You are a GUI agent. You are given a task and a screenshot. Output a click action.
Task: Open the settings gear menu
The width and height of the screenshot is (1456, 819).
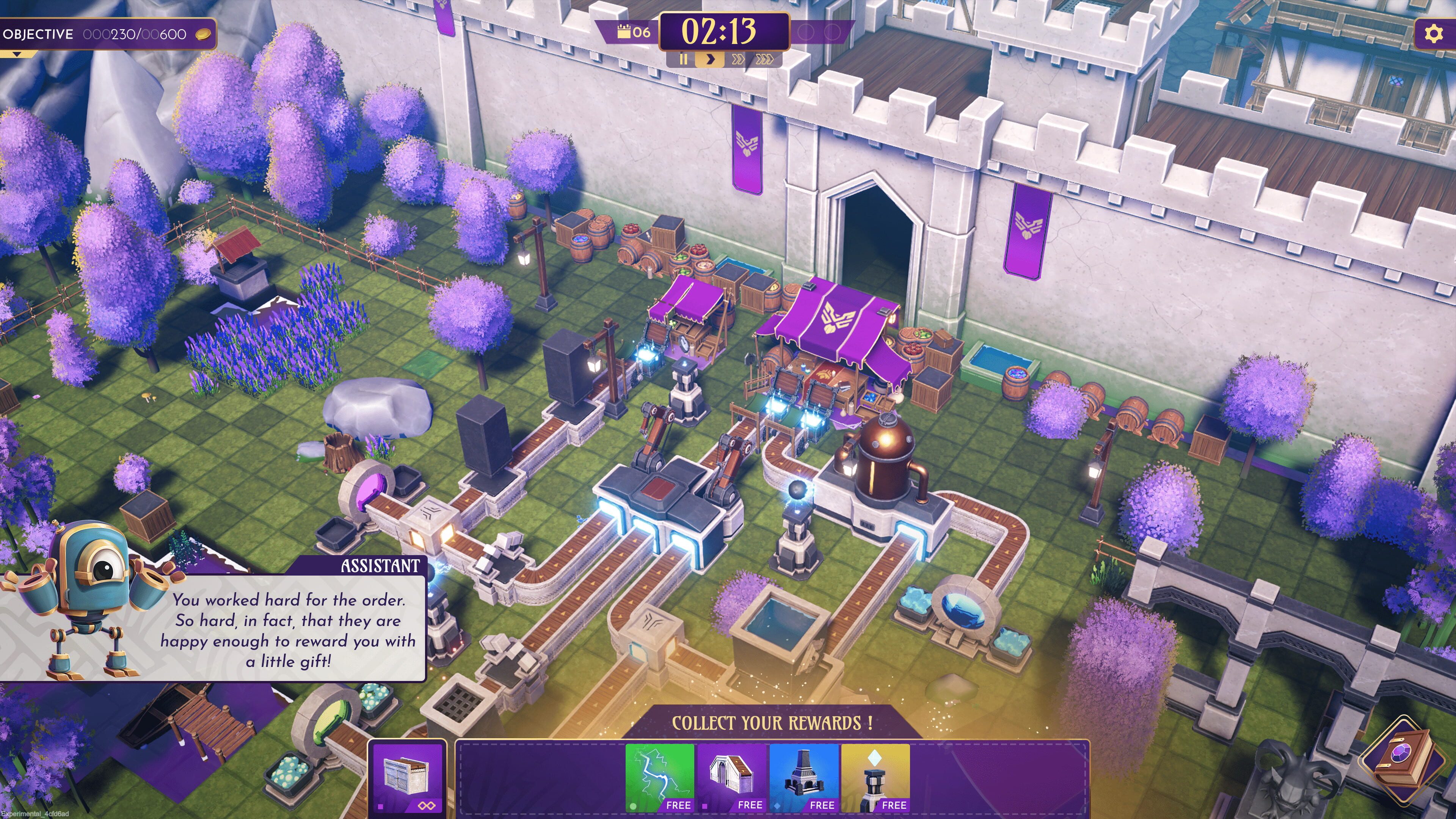pos(1433,34)
